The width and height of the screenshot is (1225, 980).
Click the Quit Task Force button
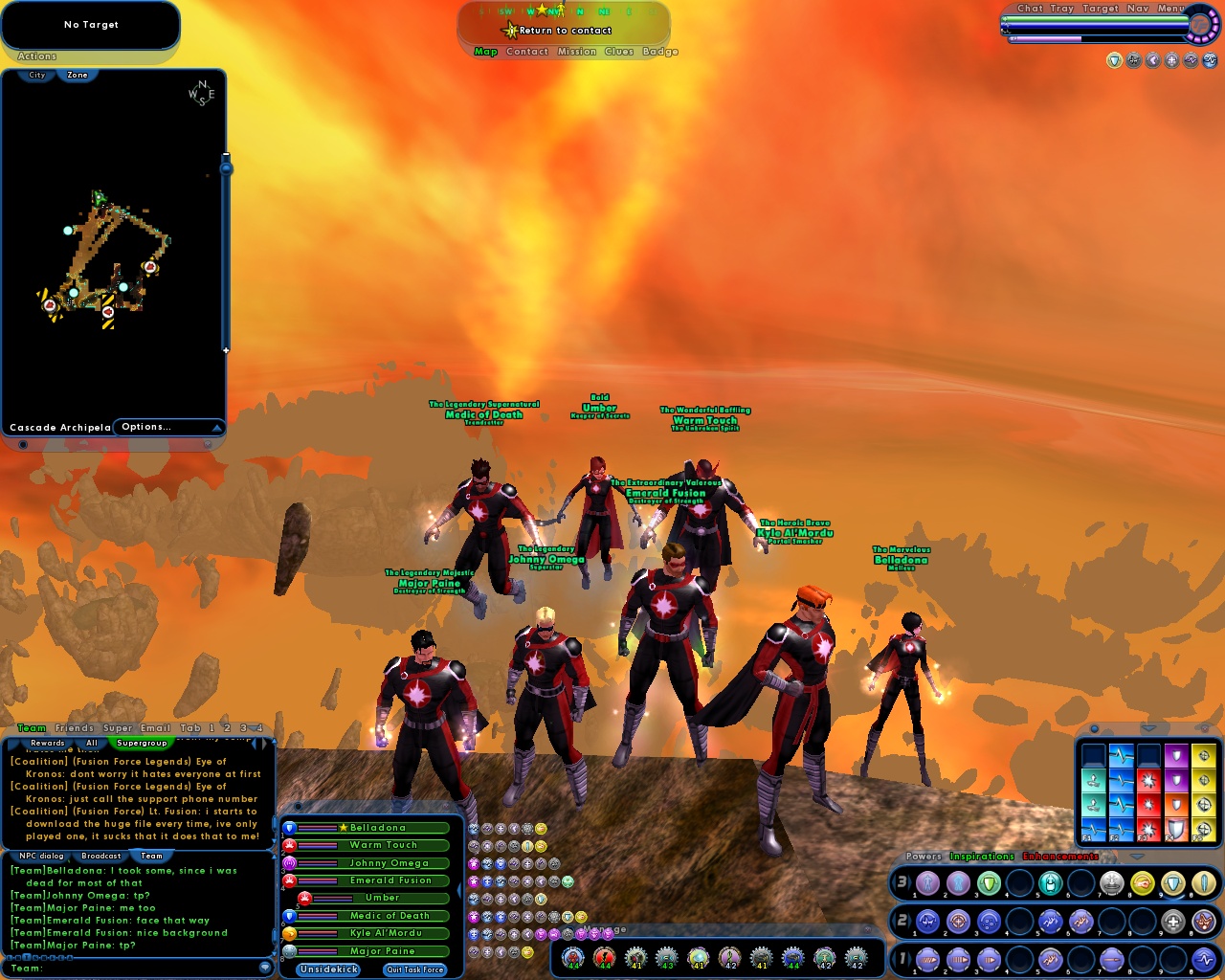point(414,969)
